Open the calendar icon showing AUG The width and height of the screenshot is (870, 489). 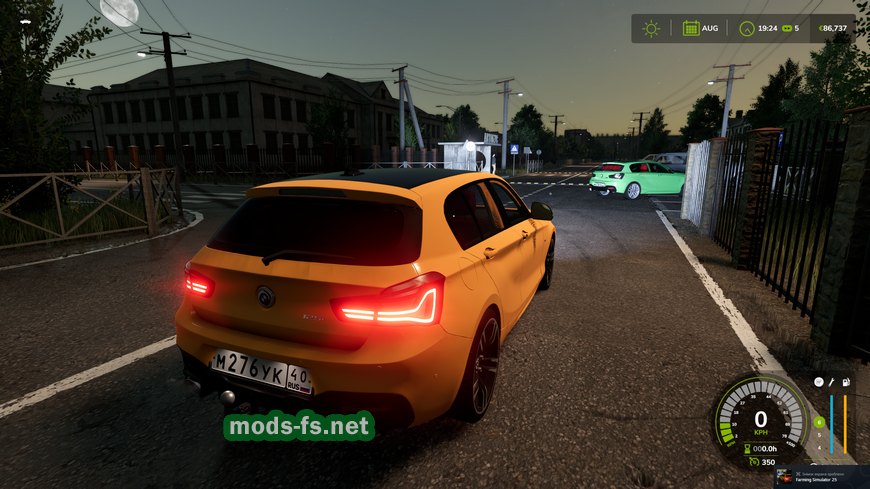point(691,28)
